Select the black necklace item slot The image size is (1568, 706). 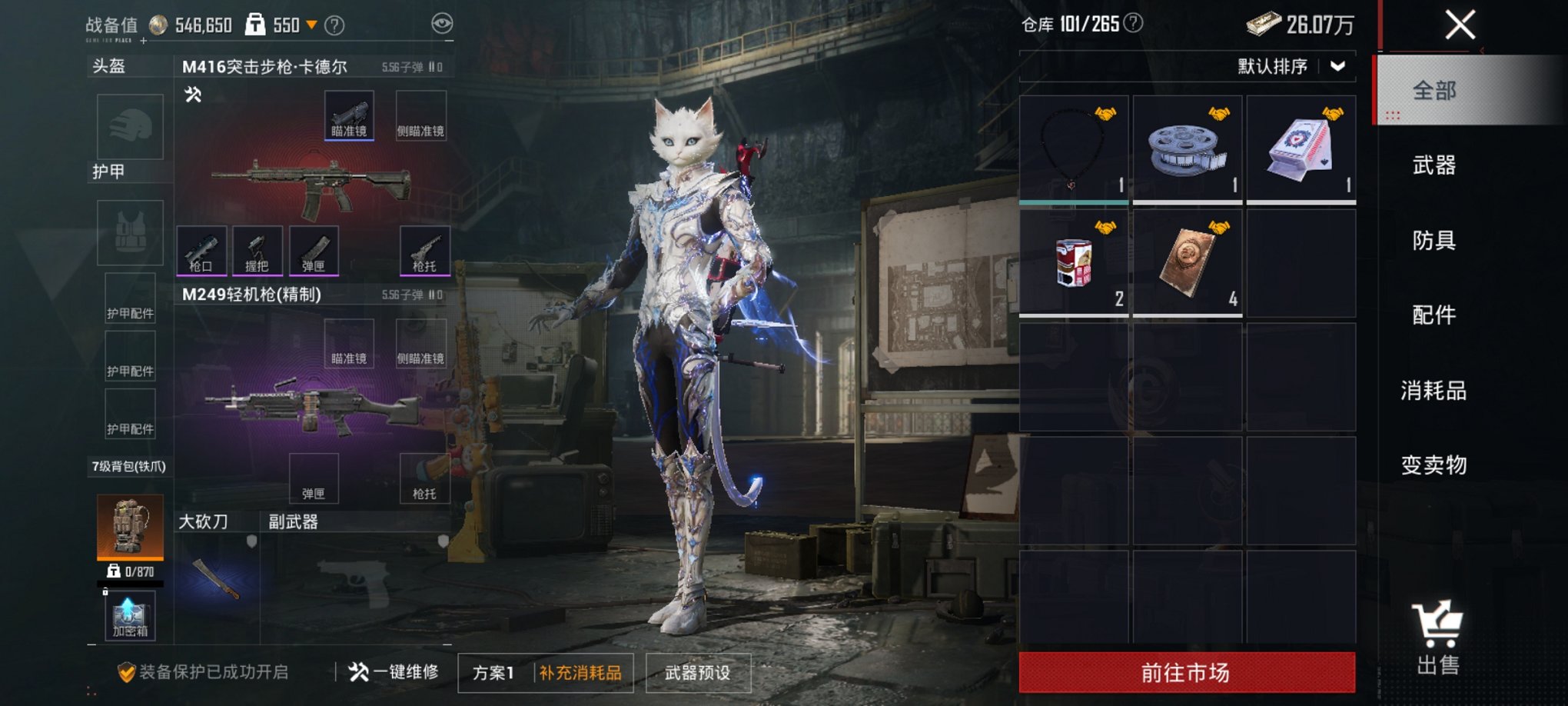1073,149
